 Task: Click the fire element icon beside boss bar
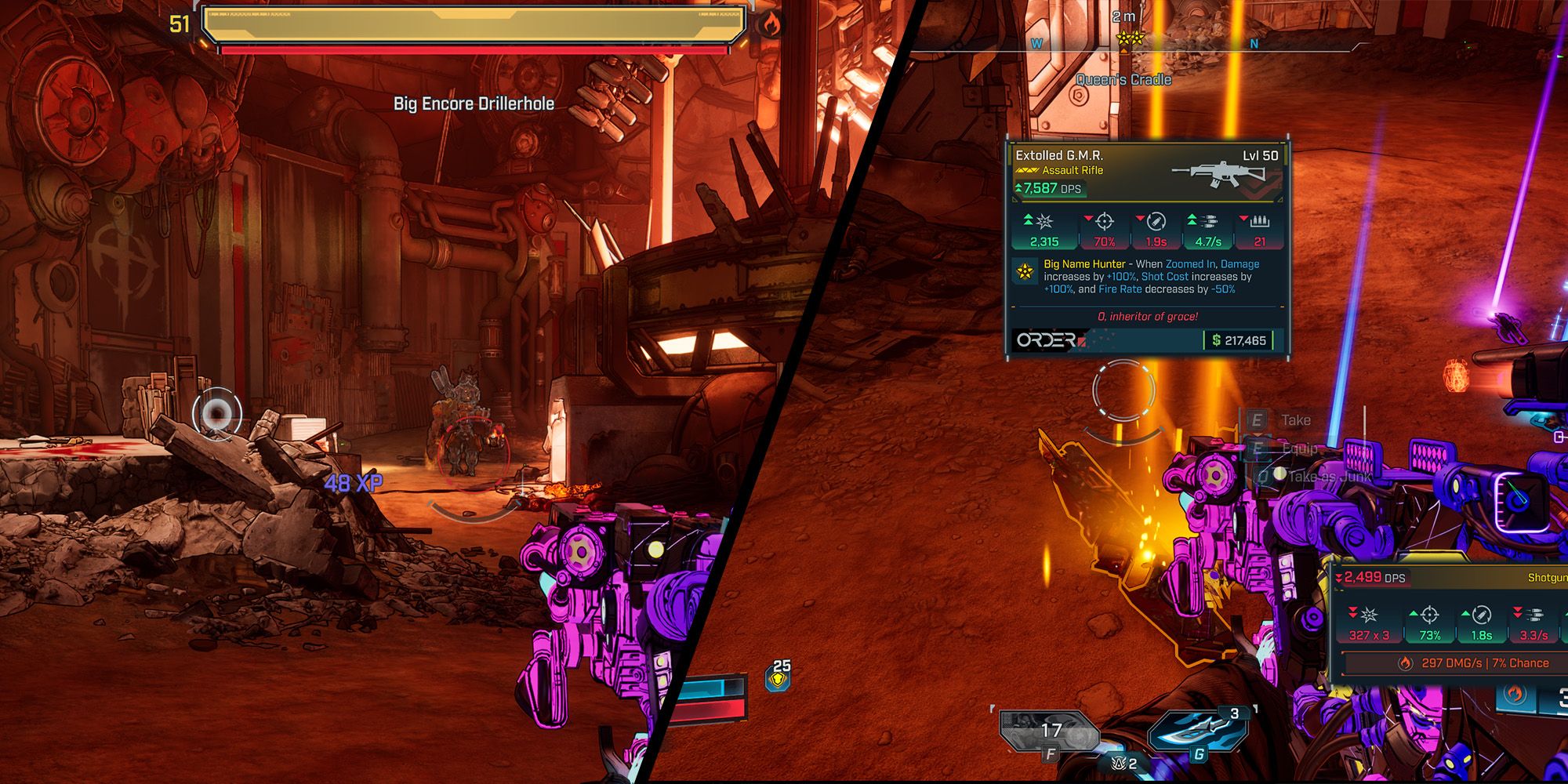769,25
